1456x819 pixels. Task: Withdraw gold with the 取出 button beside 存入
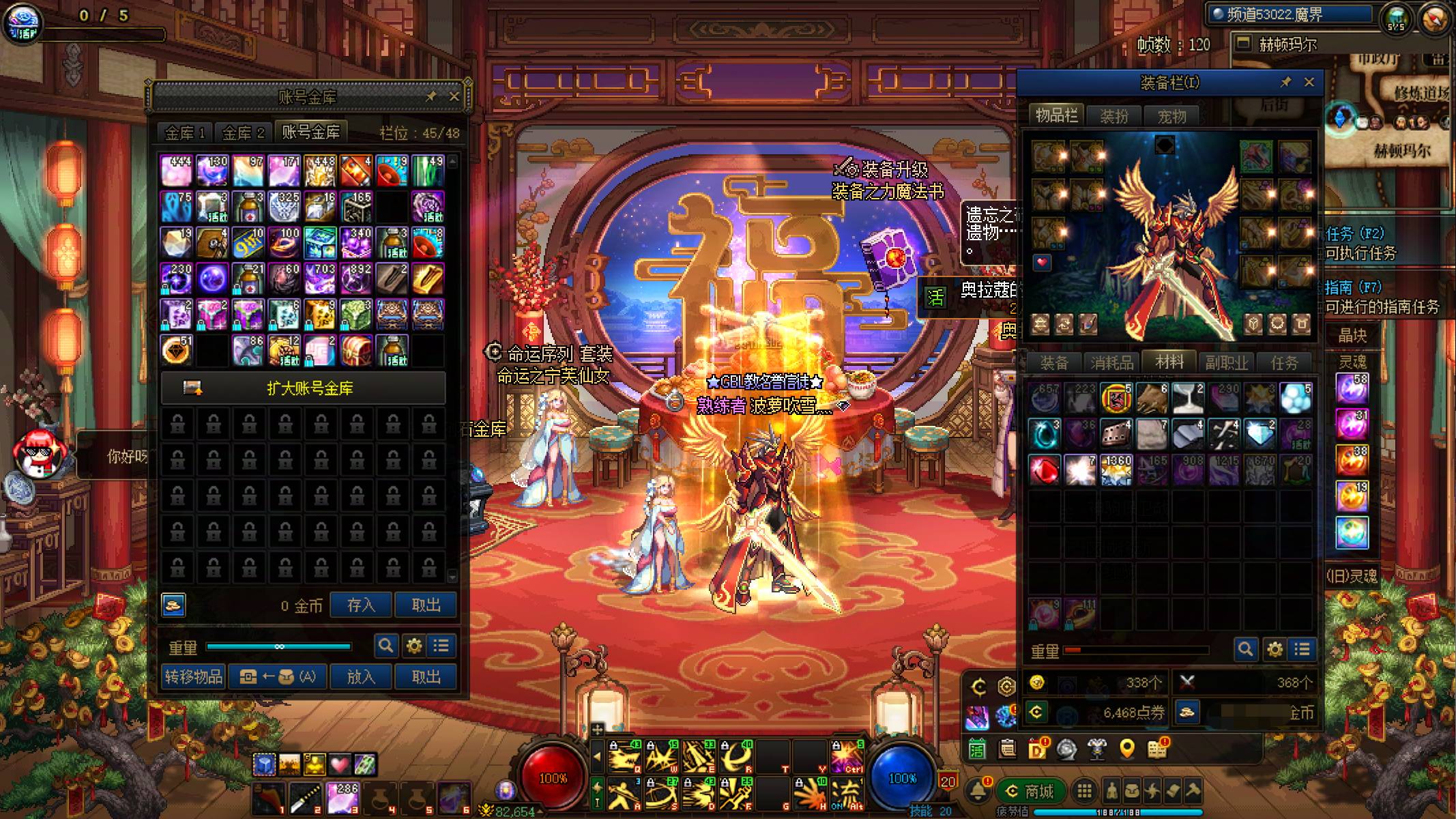426,605
